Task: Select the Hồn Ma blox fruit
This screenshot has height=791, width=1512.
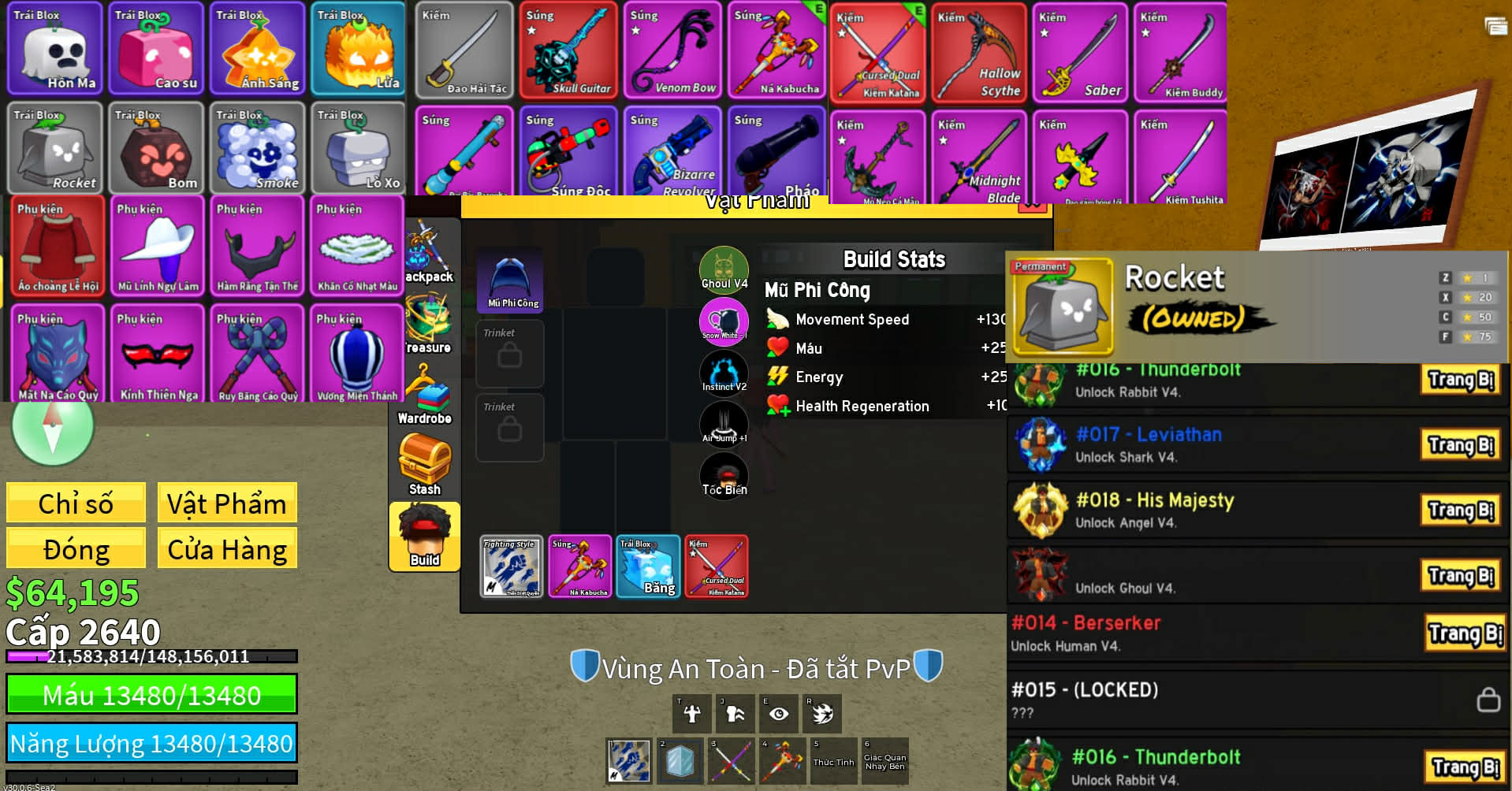Action: (55, 49)
